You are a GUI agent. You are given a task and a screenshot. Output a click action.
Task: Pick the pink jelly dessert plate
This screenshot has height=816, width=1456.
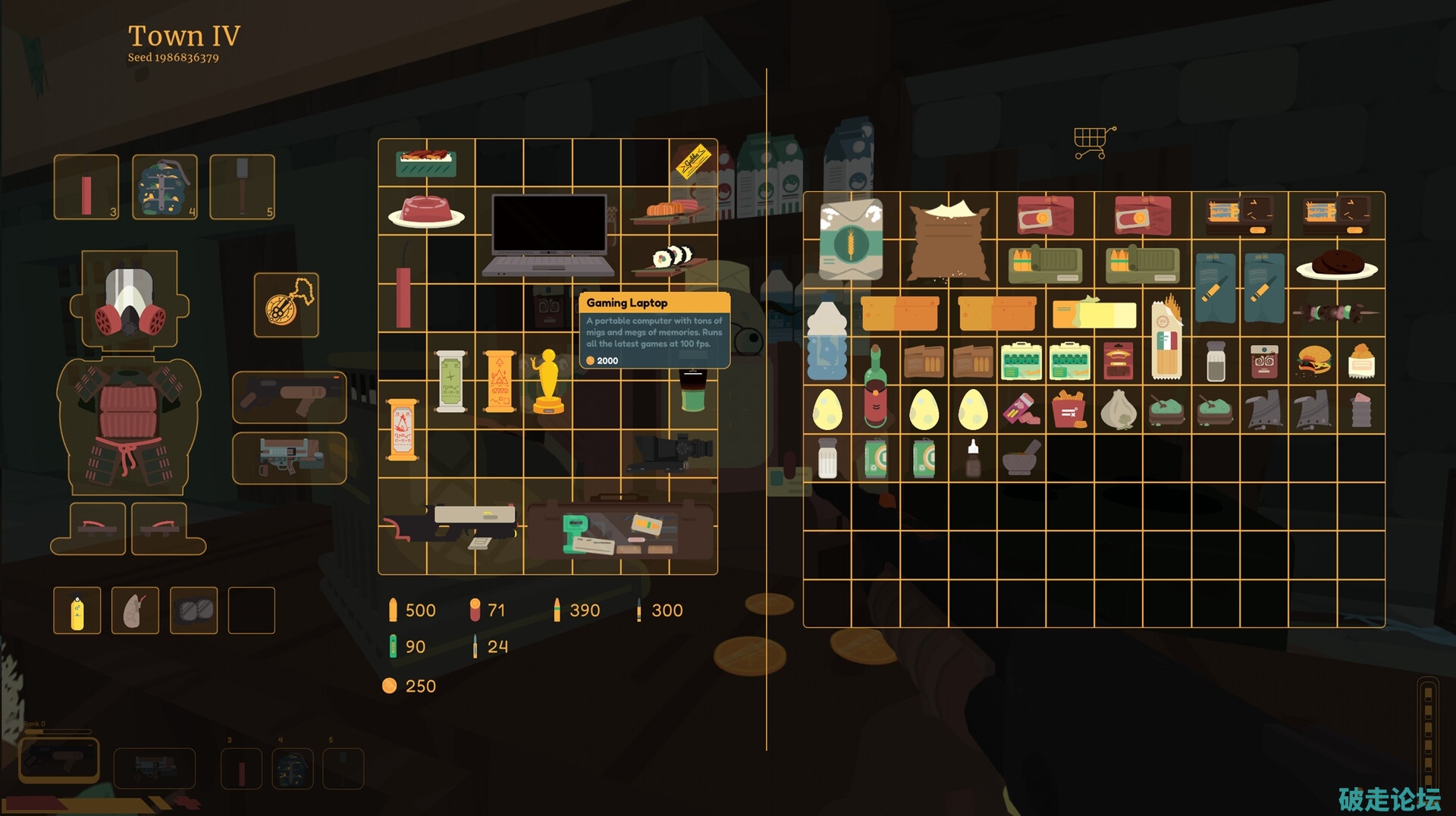coord(426,212)
